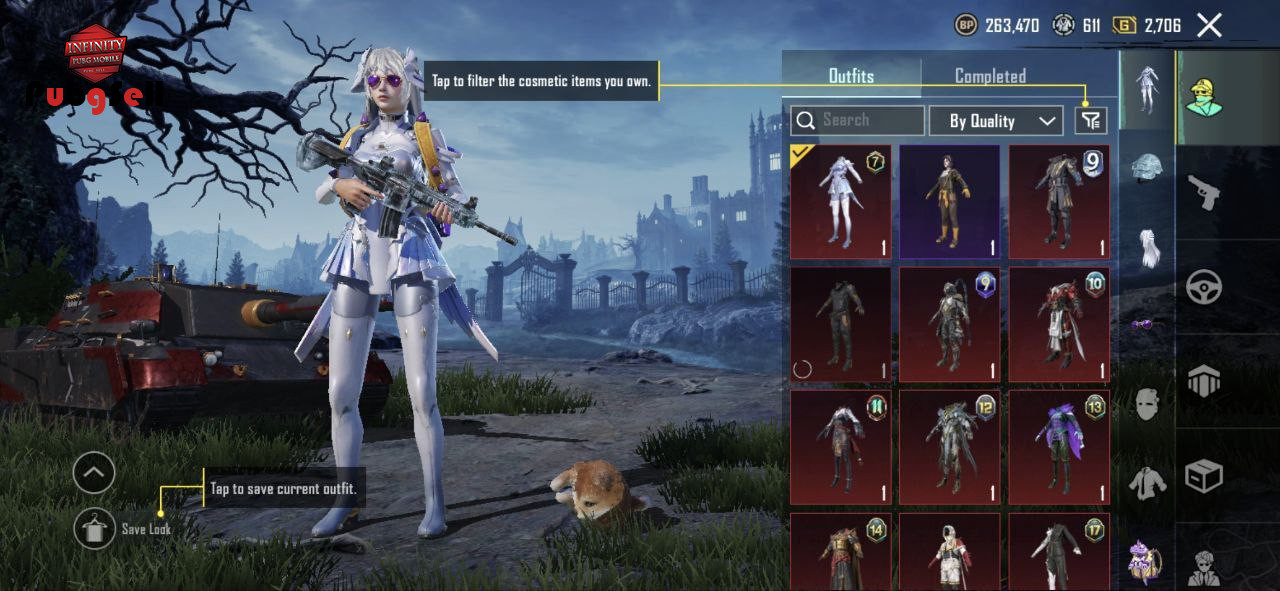This screenshot has height=591, width=1280.
Task: Open the By Quality sort dropdown
Action: 995,121
